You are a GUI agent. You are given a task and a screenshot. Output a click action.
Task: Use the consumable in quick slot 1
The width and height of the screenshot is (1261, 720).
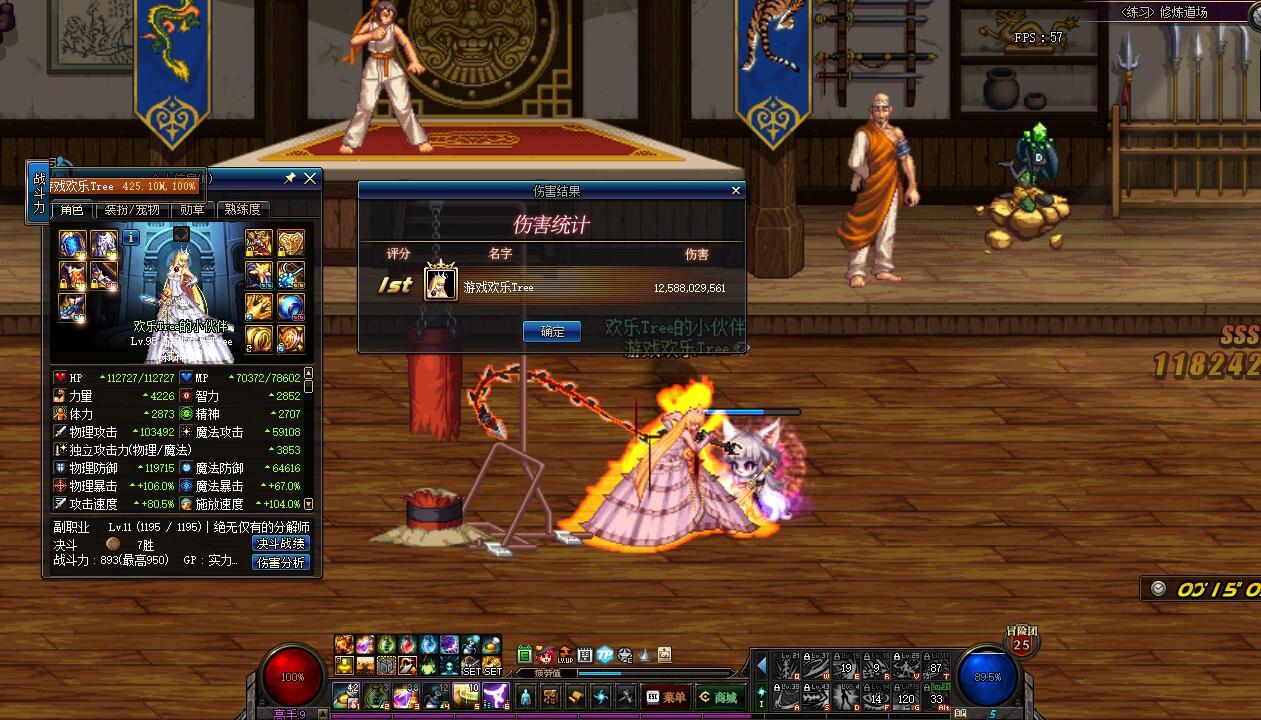(x=347, y=695)
